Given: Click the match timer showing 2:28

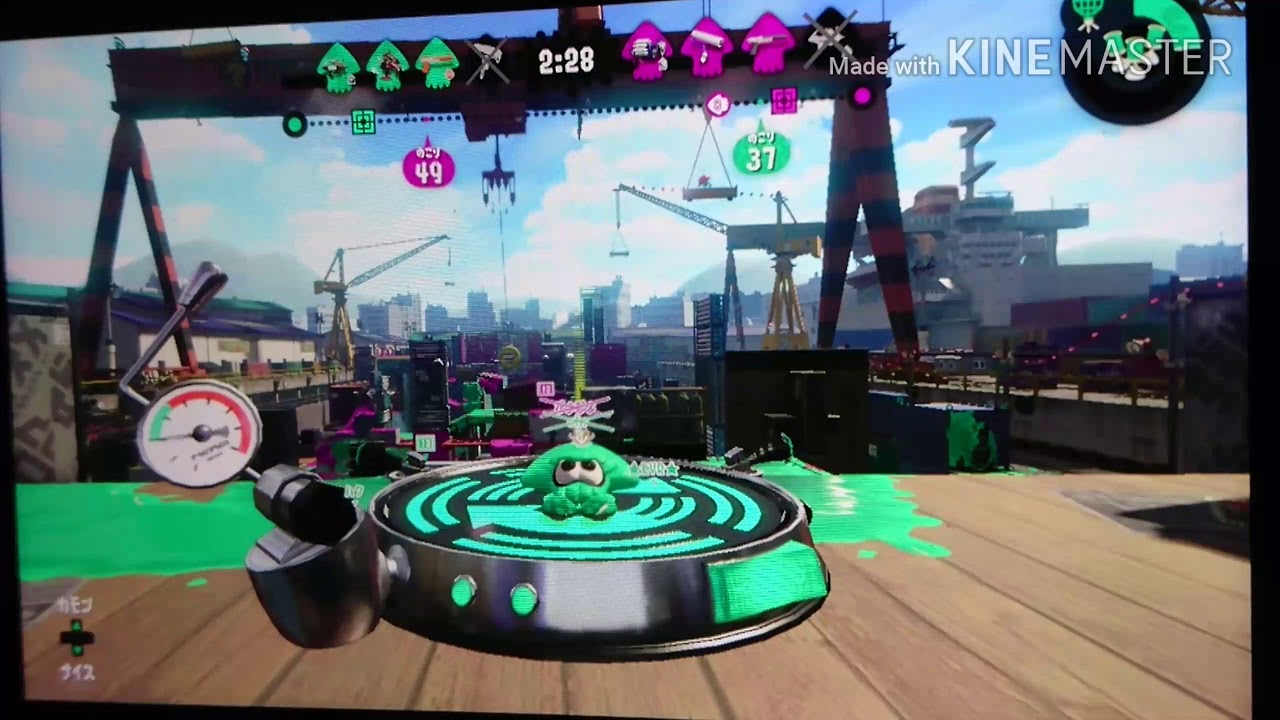Looking at the screenshot, I should 567,60.
